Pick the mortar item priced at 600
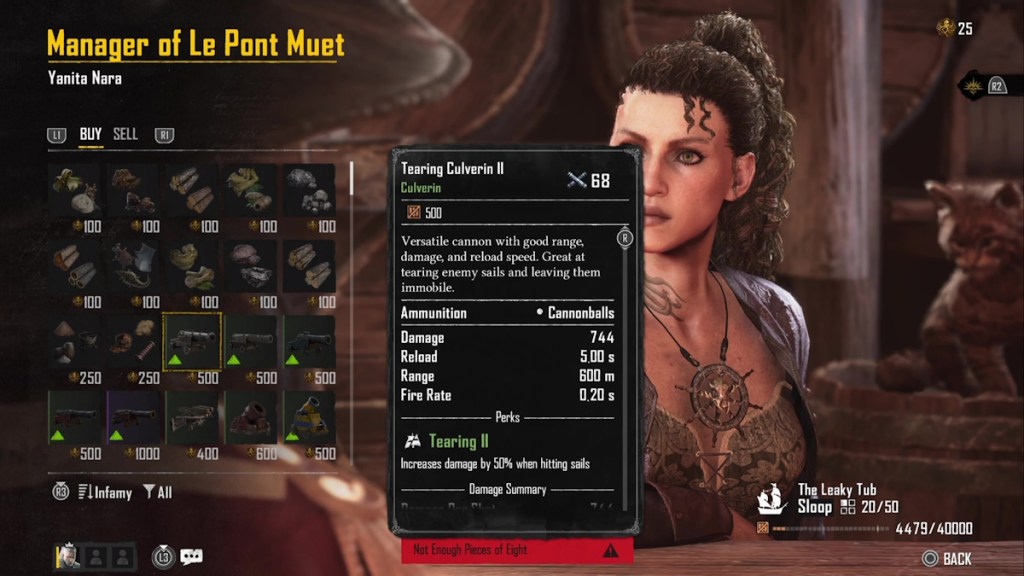Viewport: 1024px width, 576px height. pyautogui.click(x=251, y=419)
